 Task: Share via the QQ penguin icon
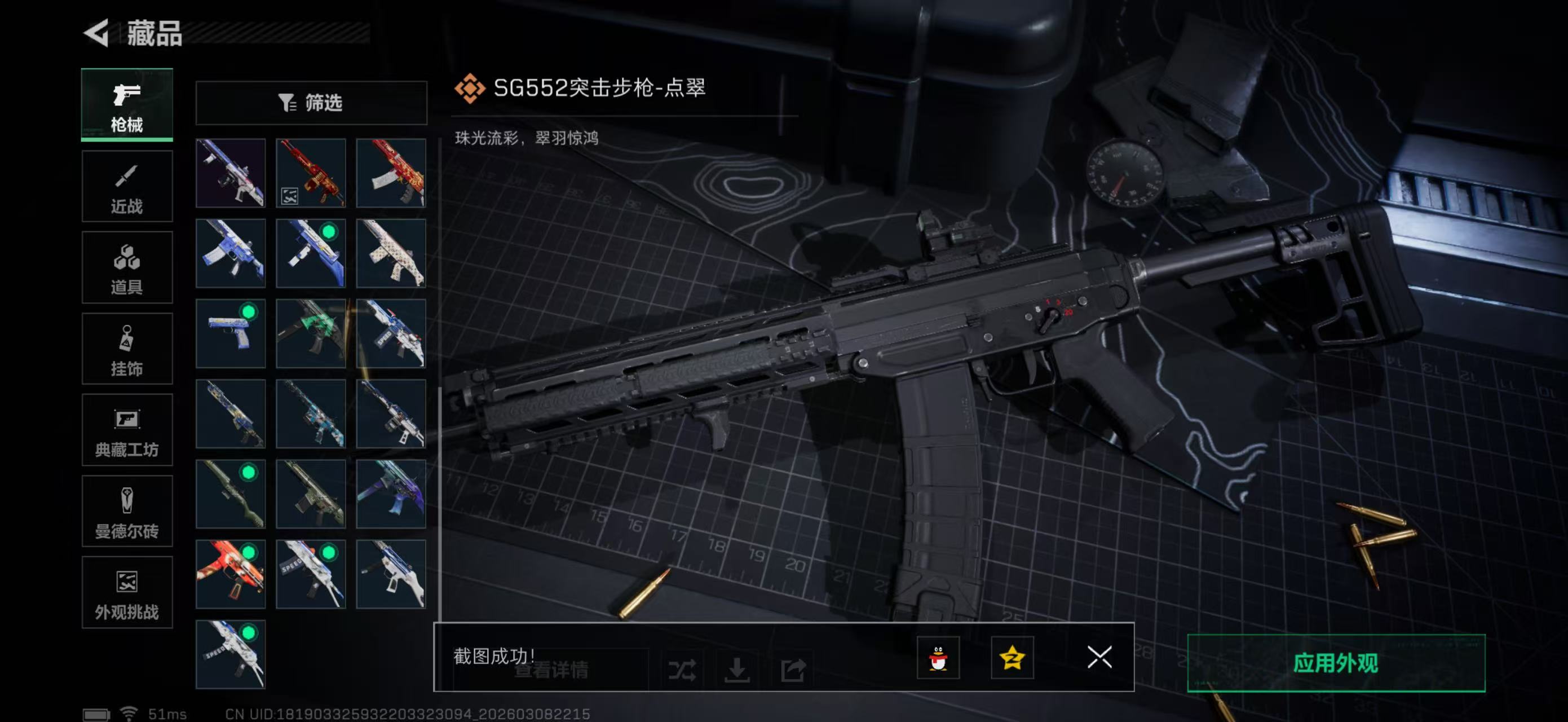939,659
